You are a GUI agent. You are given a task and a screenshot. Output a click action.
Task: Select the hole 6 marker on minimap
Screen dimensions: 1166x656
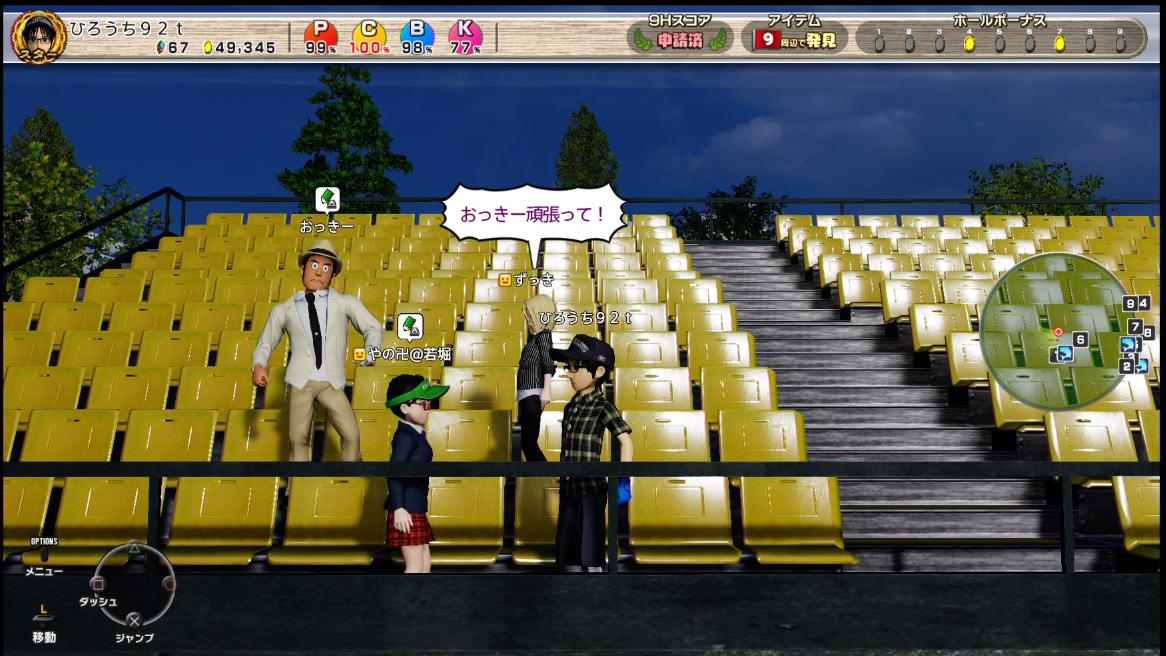click(1080, 340)
